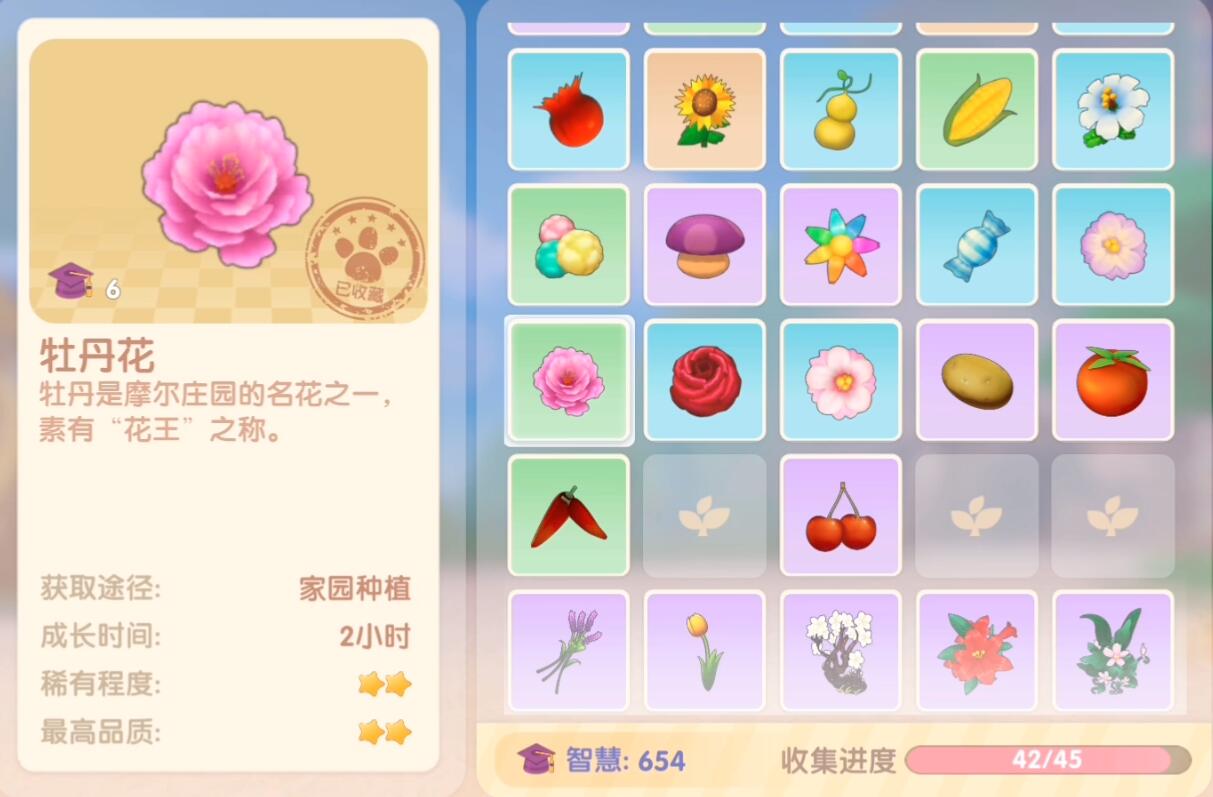
Task: Select the white flowers with dark leaves tile
Action: (x=1112, y=651)
